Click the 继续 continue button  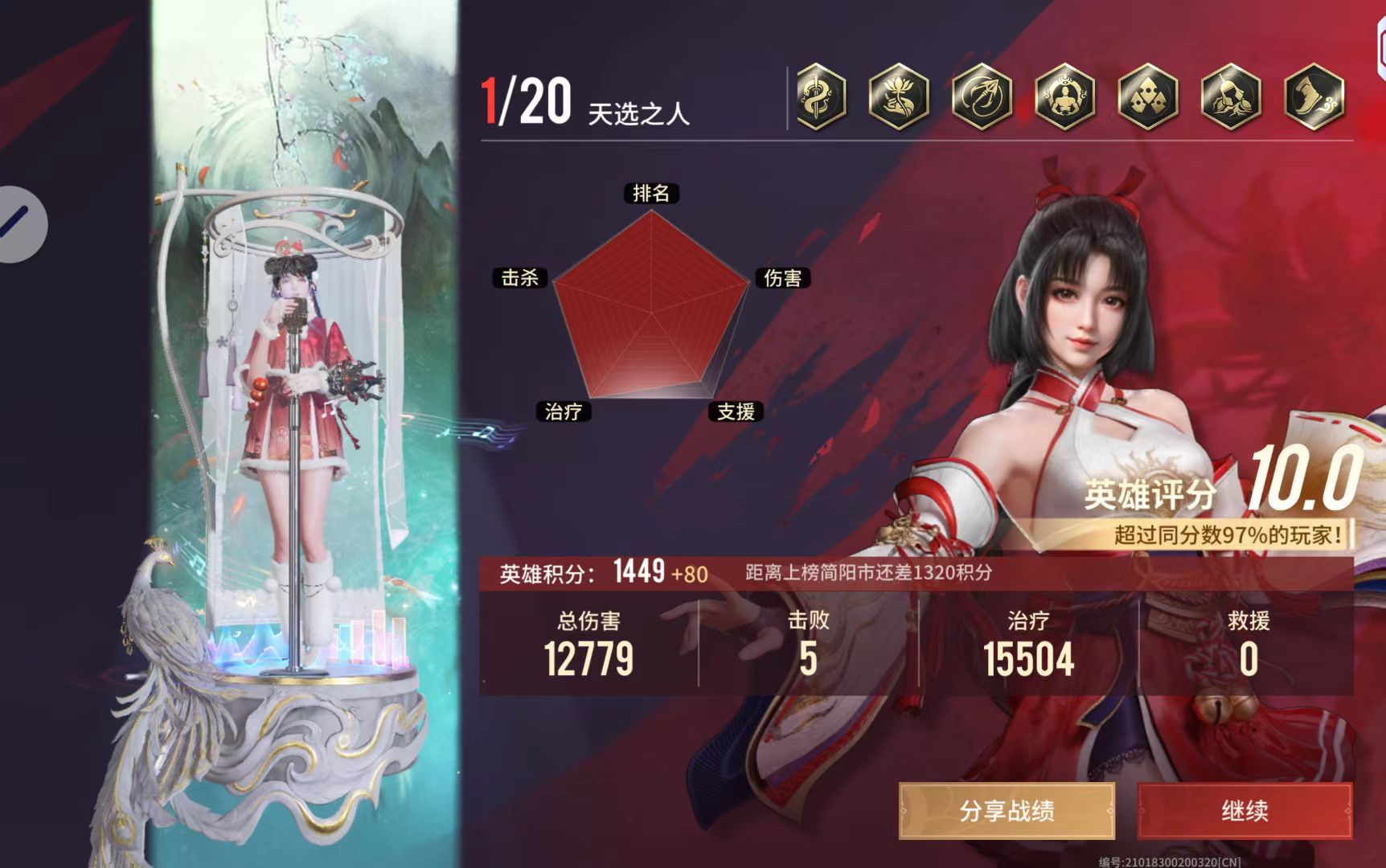pos(1245,811)
